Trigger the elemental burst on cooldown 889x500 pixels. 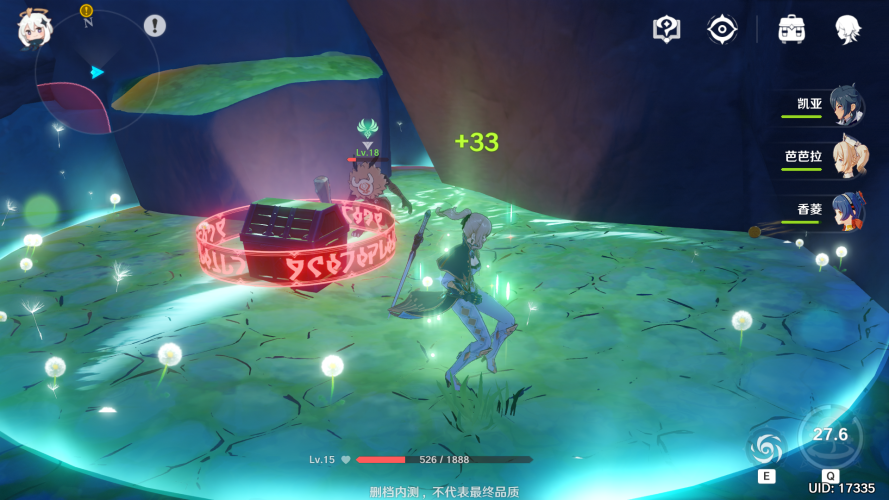pyautogui.click(x=830, y=436)
